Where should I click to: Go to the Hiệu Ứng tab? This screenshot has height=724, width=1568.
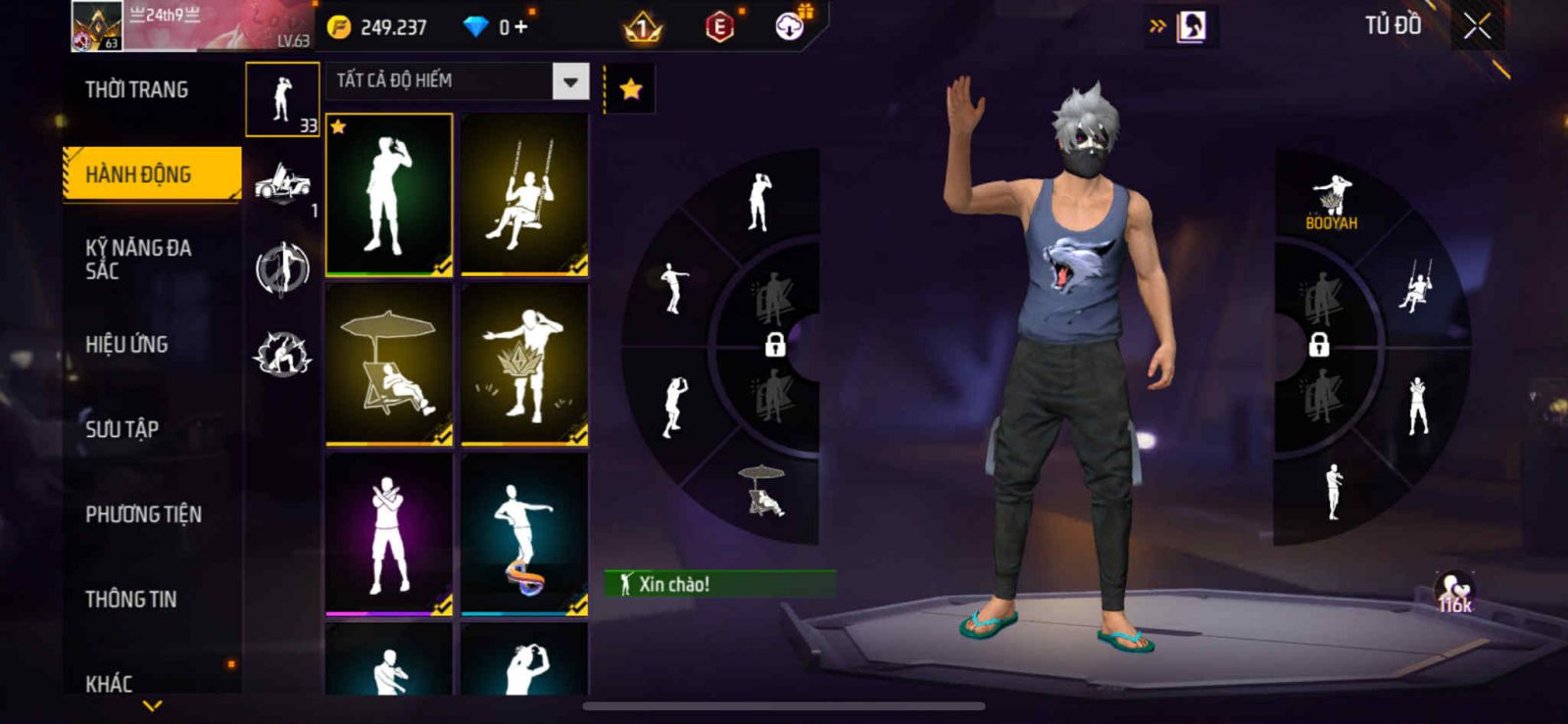point(126,344)
